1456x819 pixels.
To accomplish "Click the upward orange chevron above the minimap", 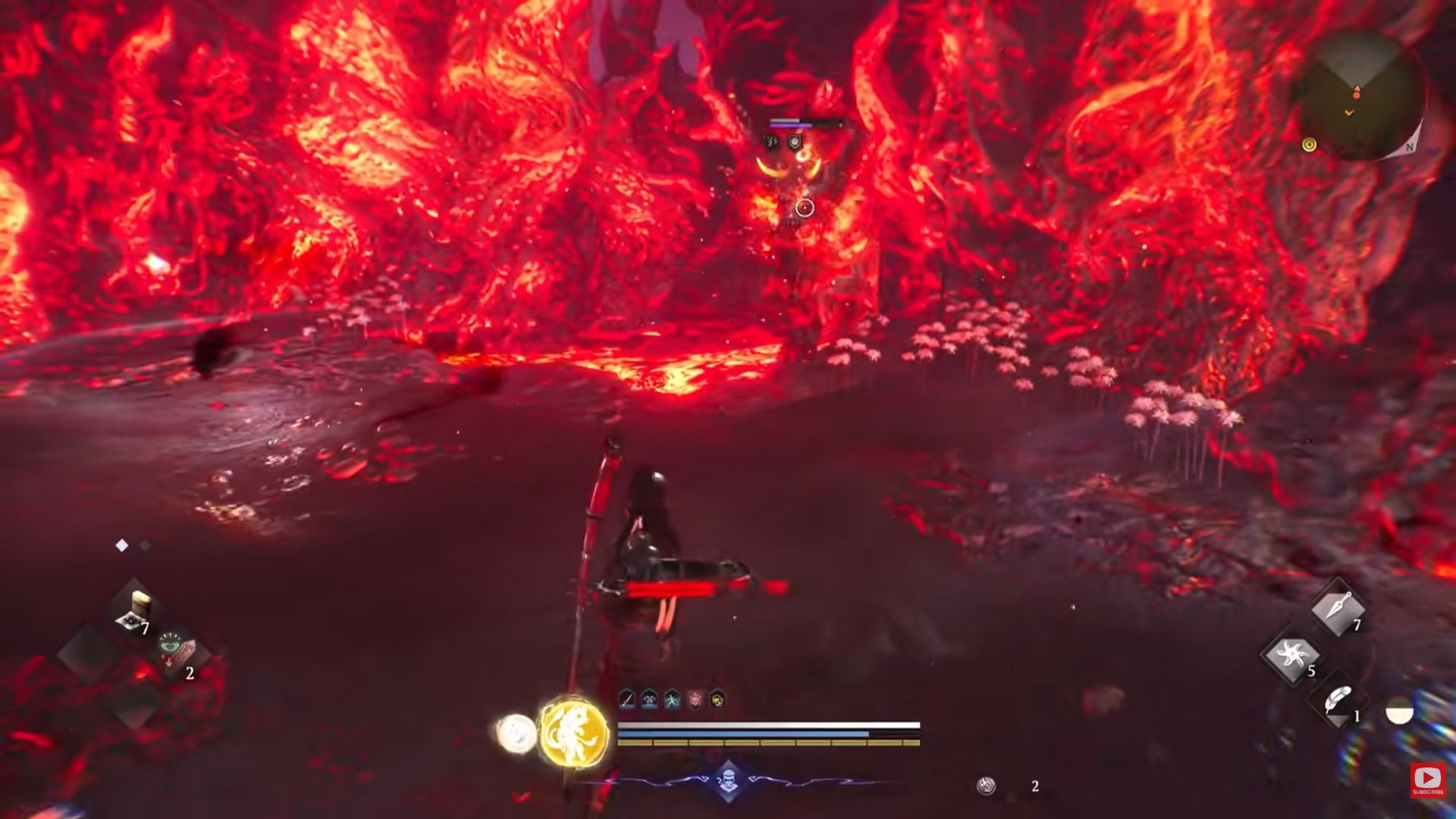I will 1357,89.
